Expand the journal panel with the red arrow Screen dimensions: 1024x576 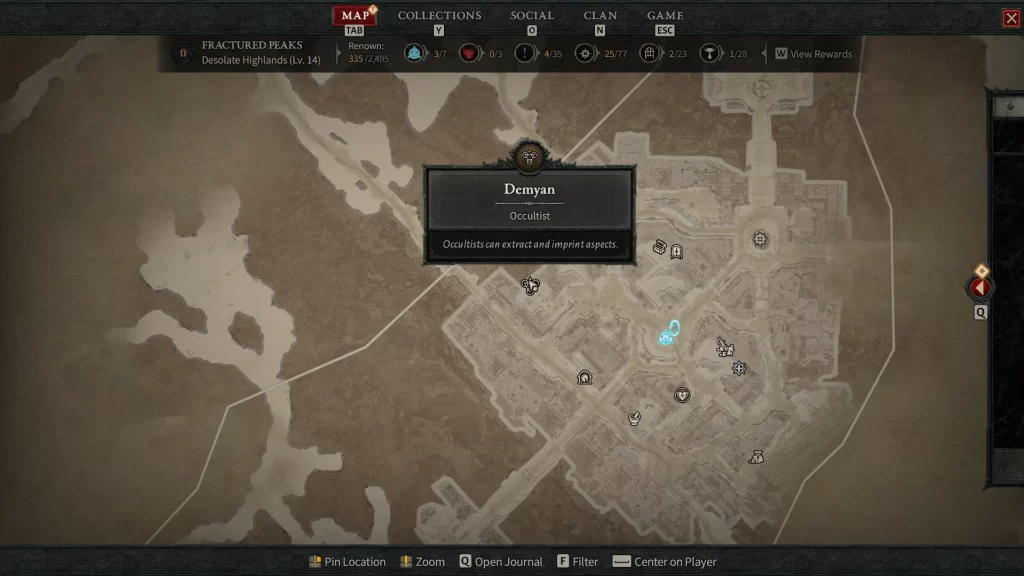click(980, 288)
